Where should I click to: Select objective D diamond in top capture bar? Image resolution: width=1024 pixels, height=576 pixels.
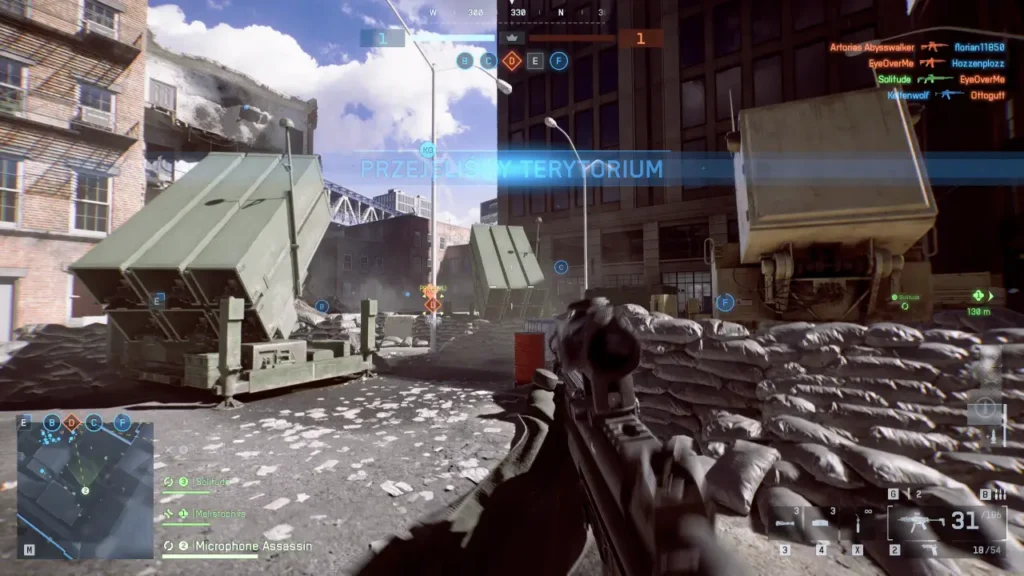[512, 61]
